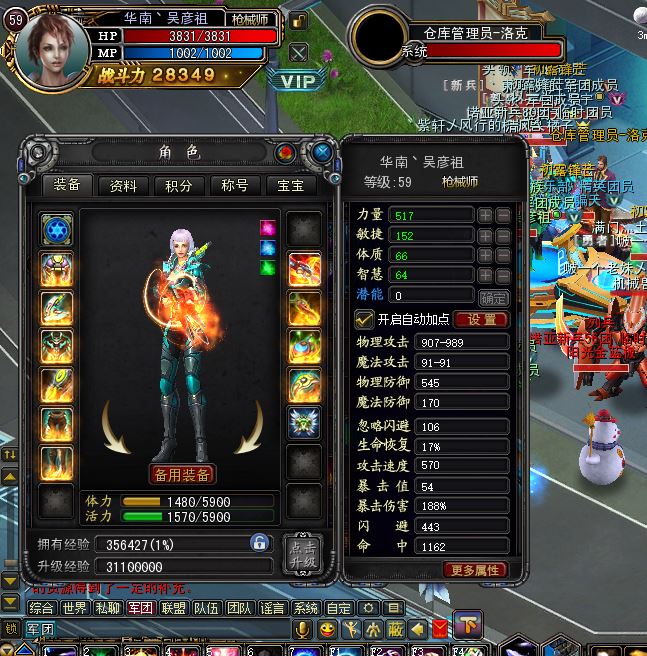
Task: Show 更多属性 details
Action: click(474, 569)
